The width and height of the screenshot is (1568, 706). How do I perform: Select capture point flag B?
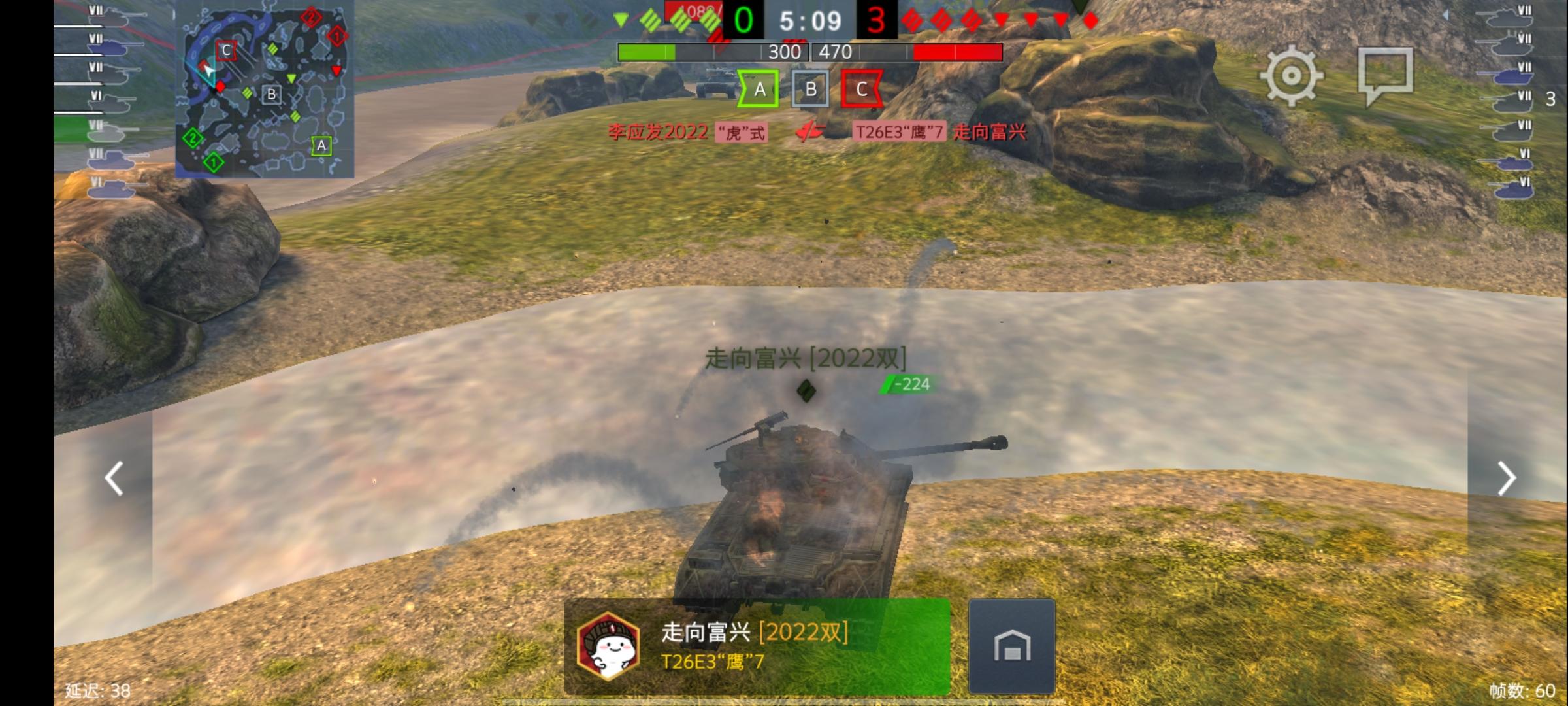(811, 90)
